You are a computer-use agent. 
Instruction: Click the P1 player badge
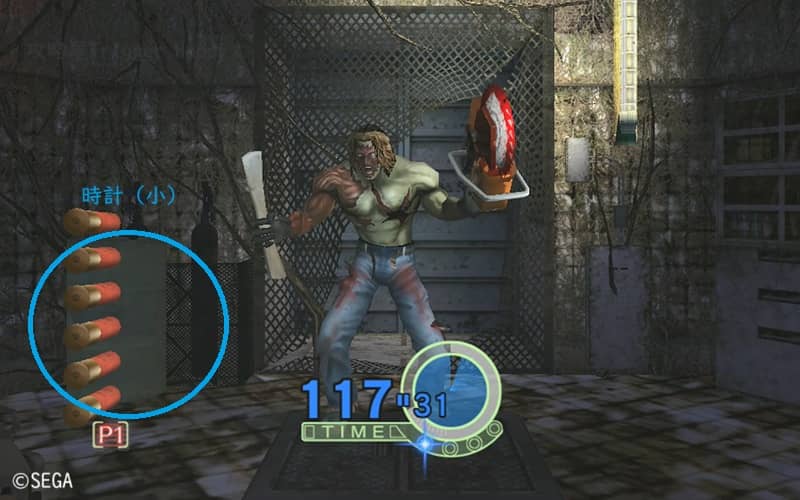click(111, 435)
